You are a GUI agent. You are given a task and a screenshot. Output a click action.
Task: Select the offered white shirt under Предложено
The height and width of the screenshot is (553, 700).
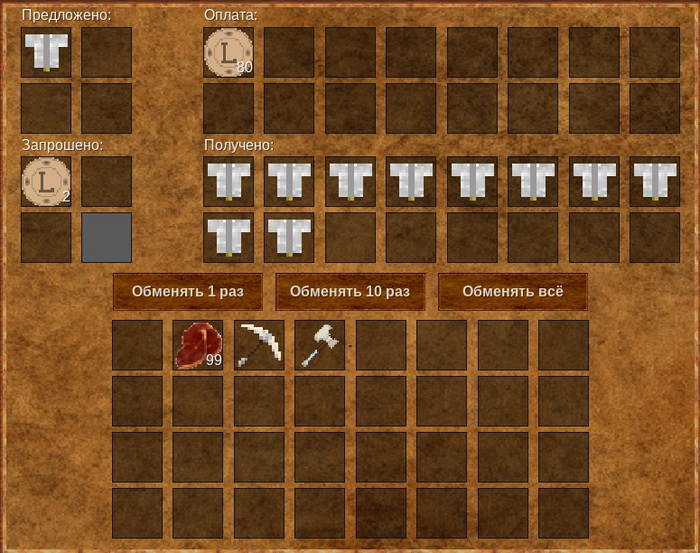click(46, 52)
